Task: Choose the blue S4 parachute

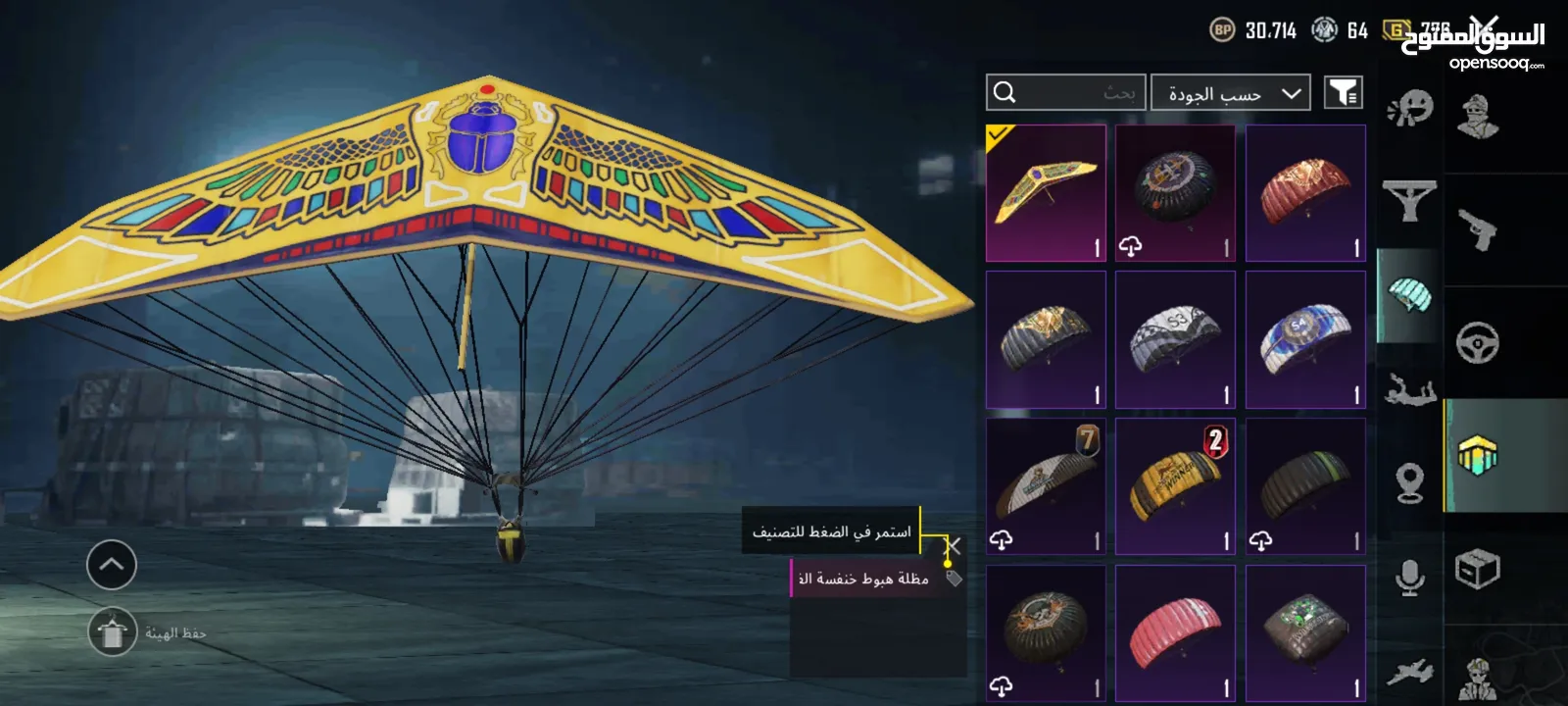Action: point(1305,339)
